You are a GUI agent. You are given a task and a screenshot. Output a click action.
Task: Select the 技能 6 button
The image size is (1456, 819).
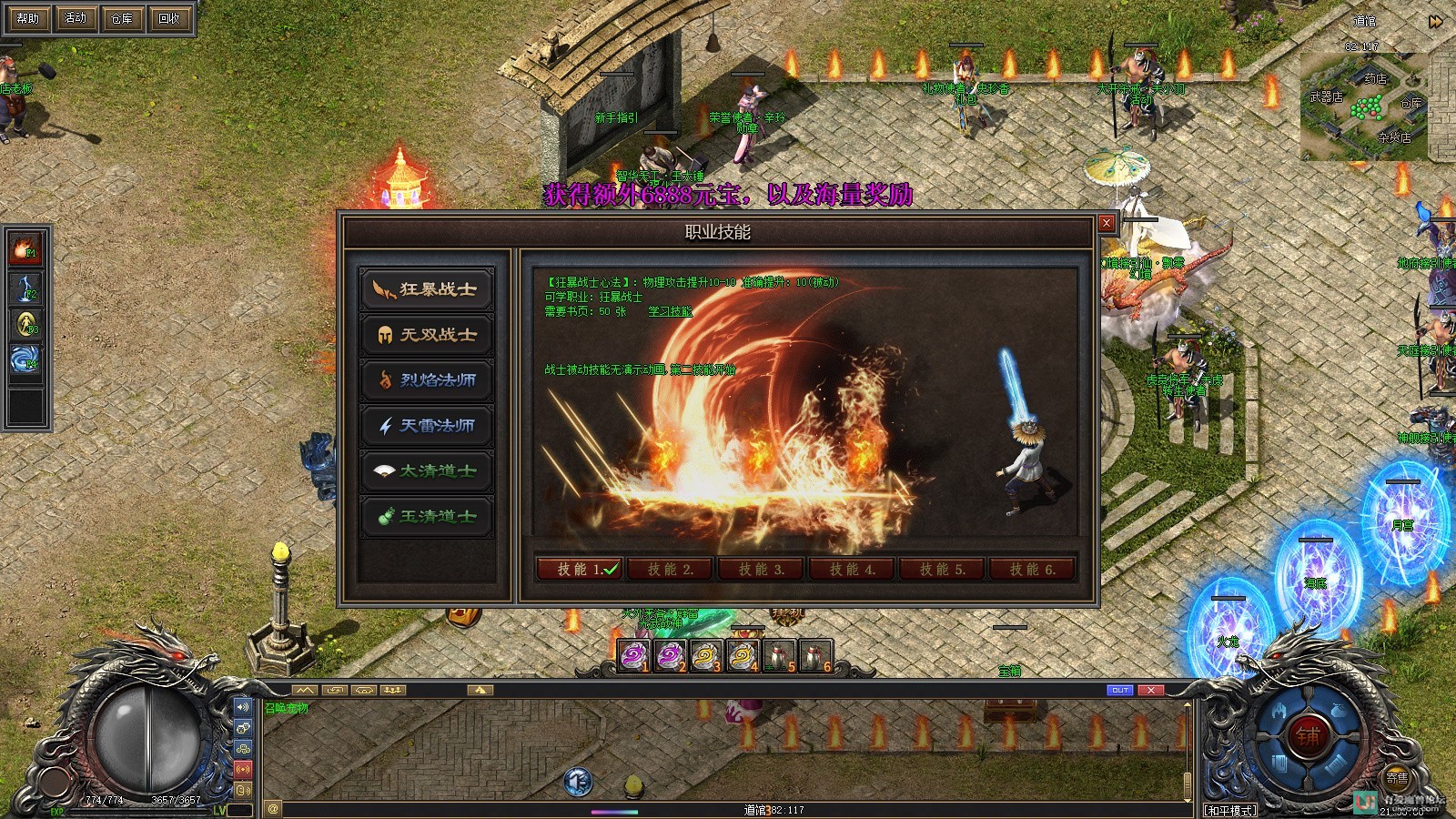tap(1033, 570)
